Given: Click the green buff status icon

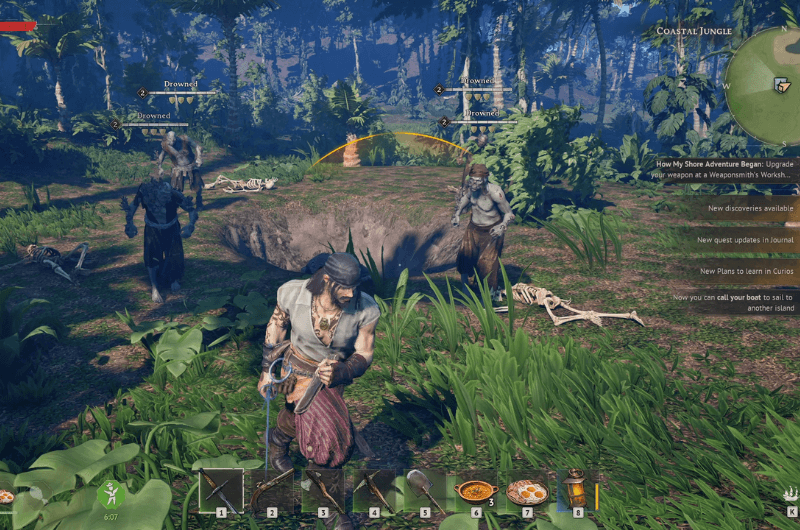Looking at the screenshot, I should point(111,496).
